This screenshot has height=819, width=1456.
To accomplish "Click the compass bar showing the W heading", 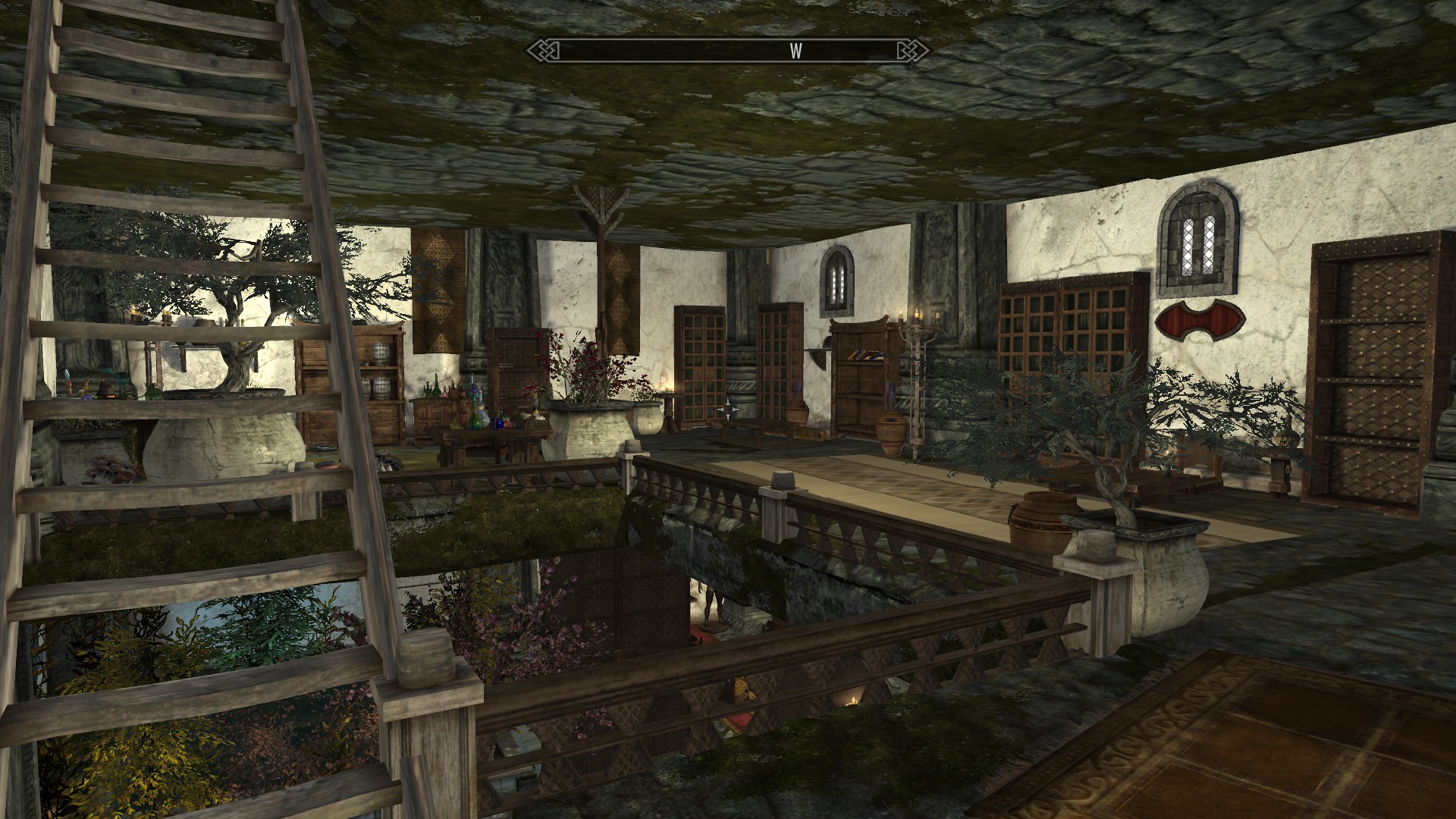I will pos(727,51).
